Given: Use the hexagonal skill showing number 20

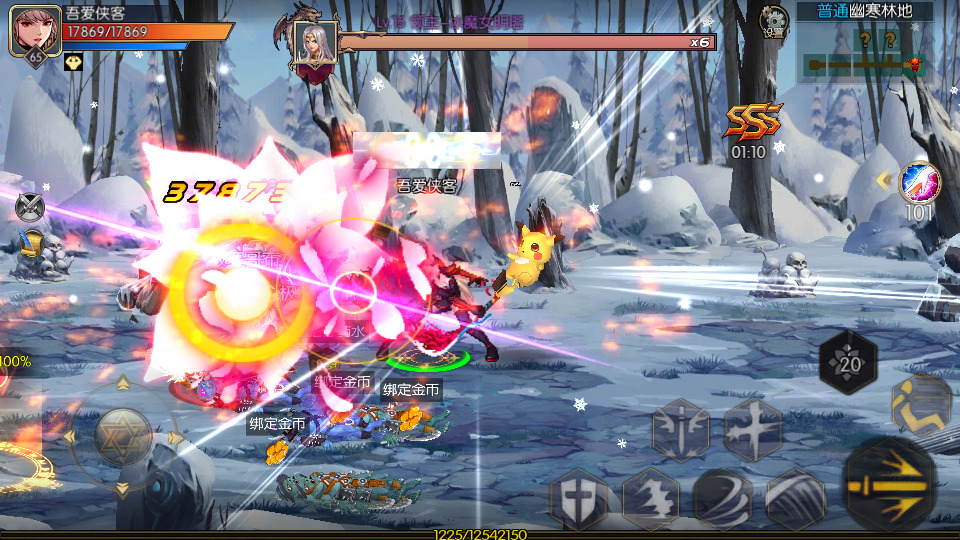Looking at the screenshot, I should [x=849, y=362].
